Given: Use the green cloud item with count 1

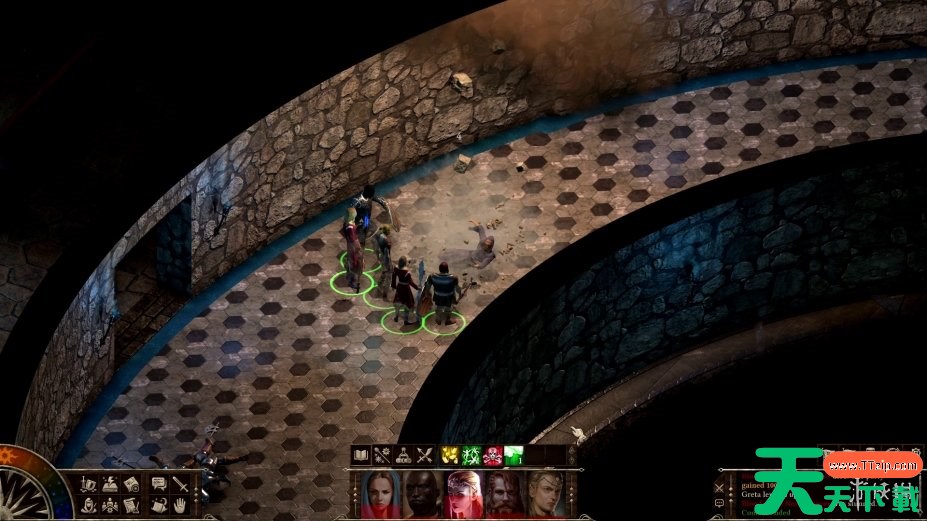Looking at the screenshot, I should point(513,456).
